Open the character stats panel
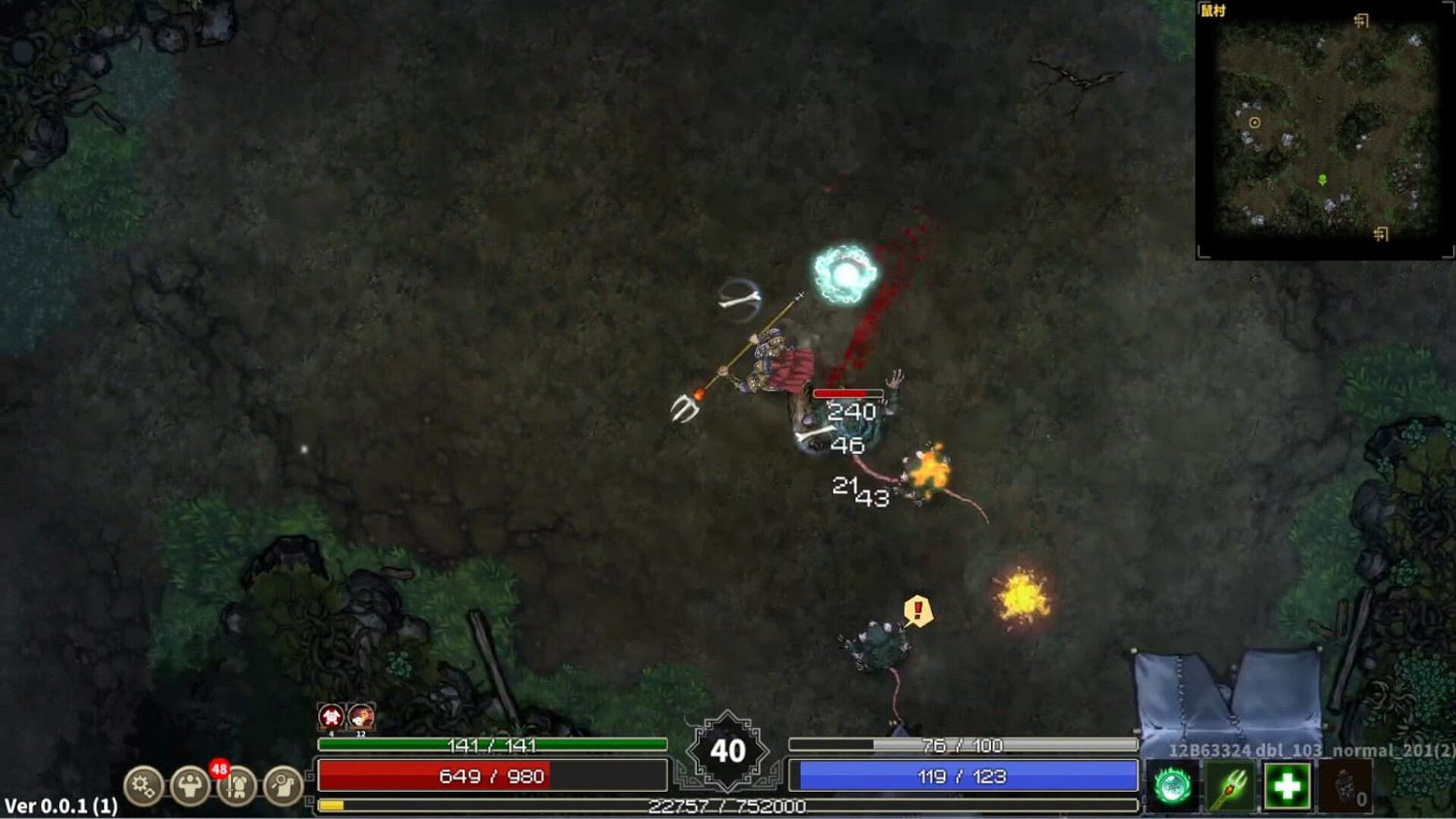 189,786
